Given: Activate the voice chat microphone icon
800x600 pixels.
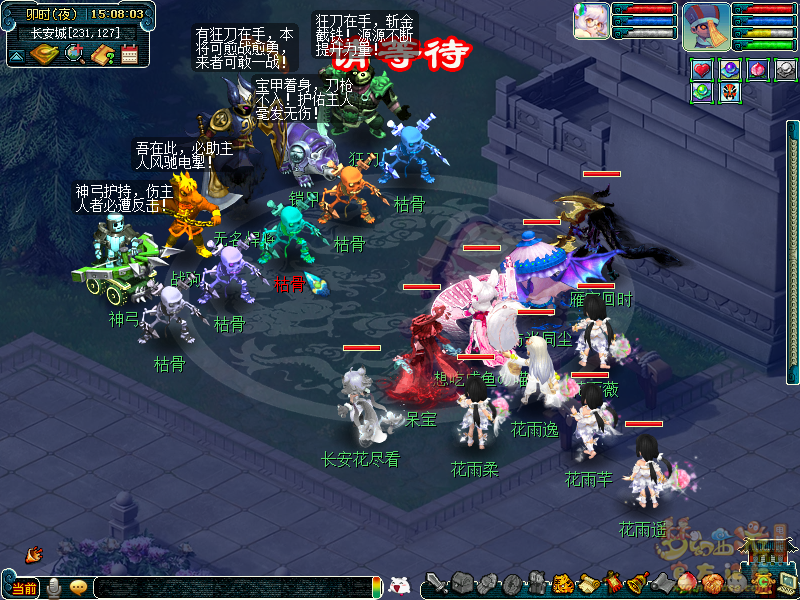Looking at the screenshot, I should 53,587.
